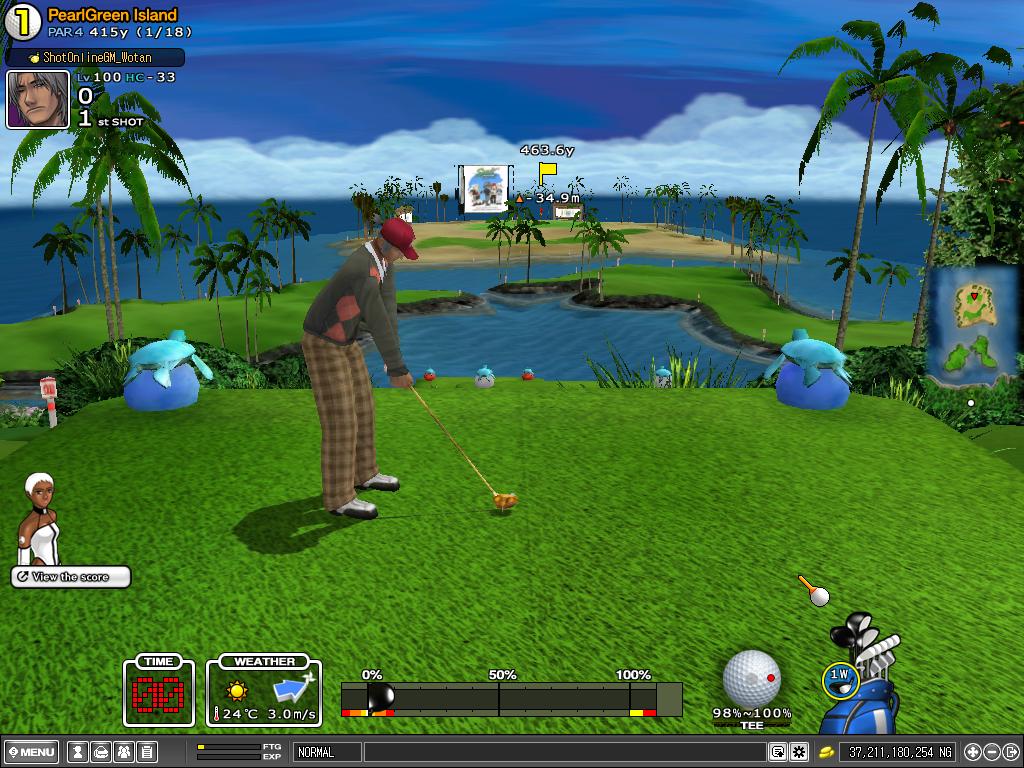
Task: Click the View the score button
Action: [x=71, y=577]
